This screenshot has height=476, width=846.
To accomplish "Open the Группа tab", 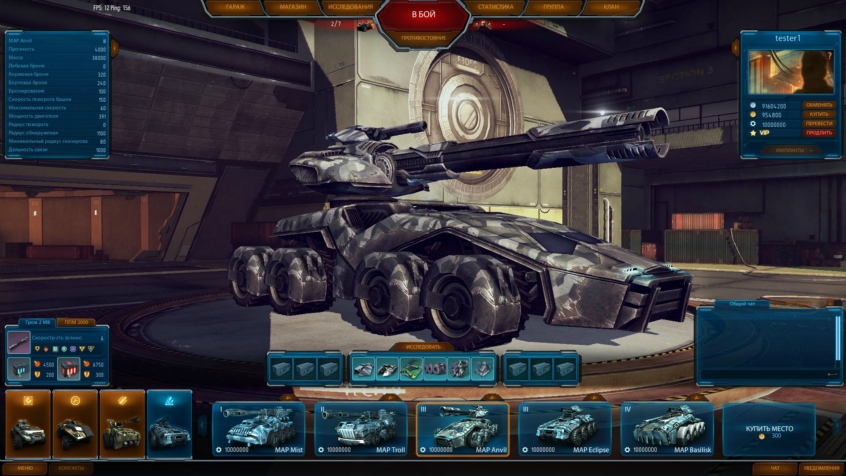I will click(554, 7).
